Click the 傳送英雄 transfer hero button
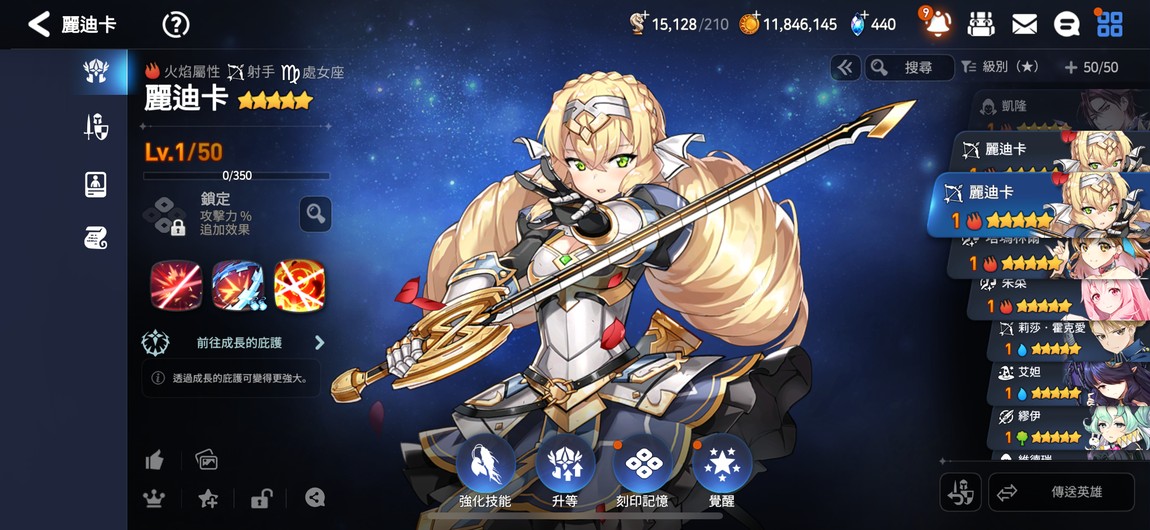Image resolution: width=1150 pixels, height=530 pixels. pyautogui.click(x=1062, y=492)
